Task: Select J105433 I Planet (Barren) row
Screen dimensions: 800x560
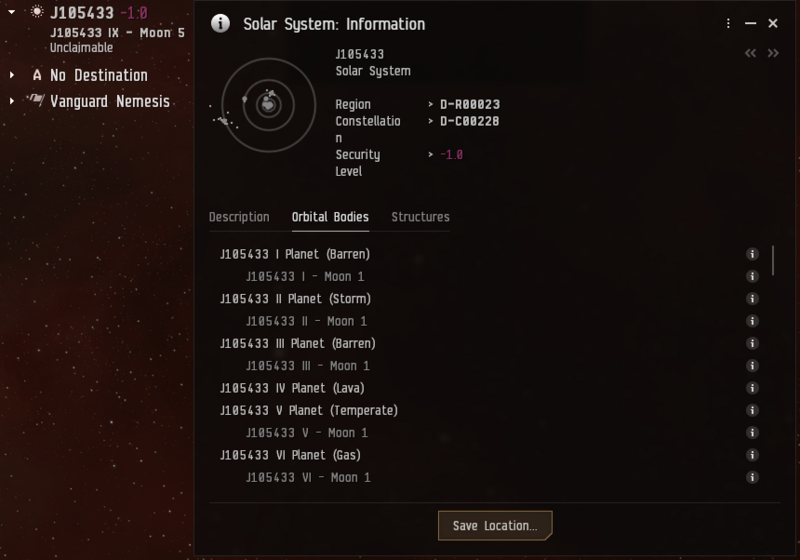Action: 295,254
